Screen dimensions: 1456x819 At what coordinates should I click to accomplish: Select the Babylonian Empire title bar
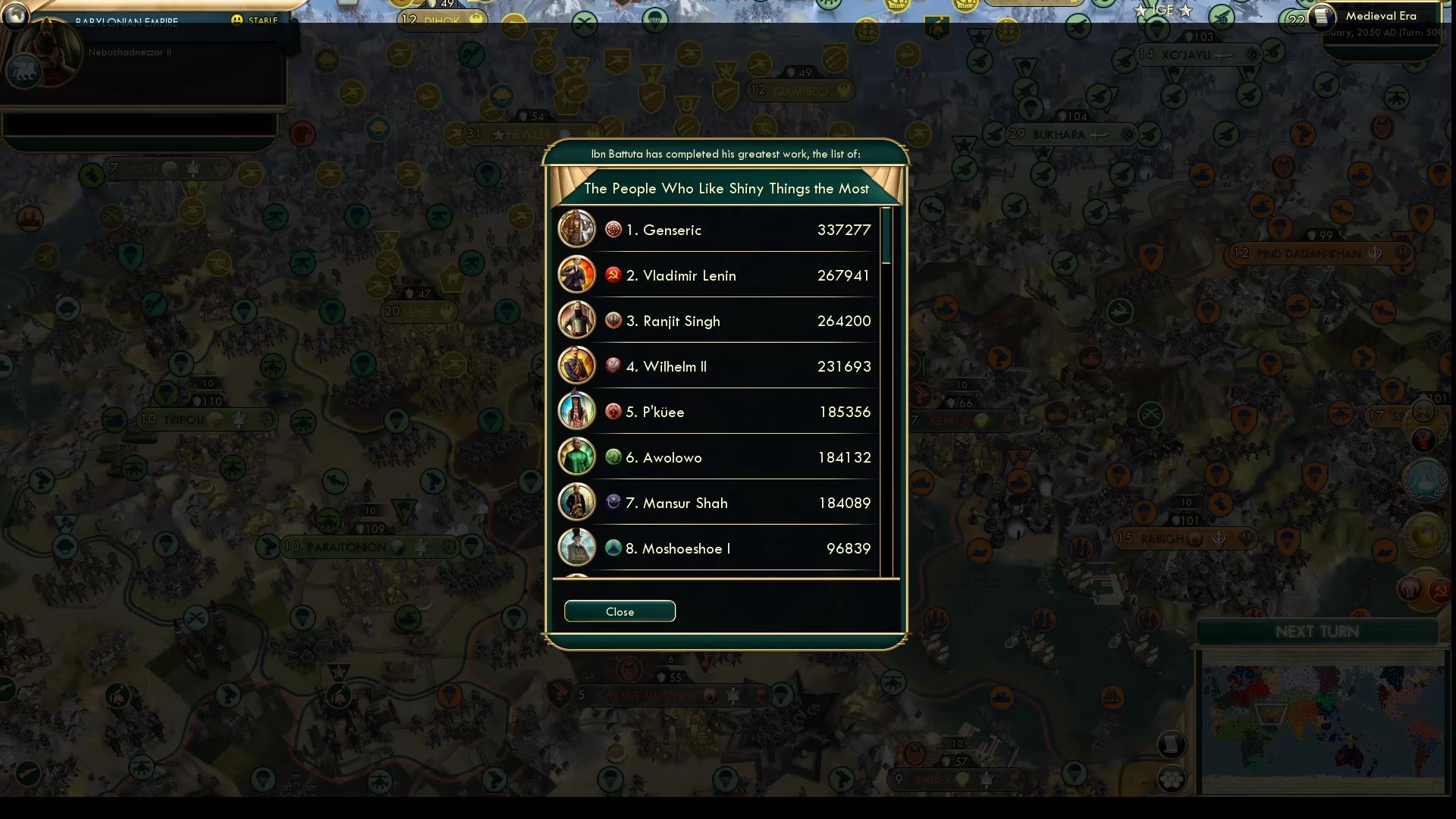coord(127,20)
